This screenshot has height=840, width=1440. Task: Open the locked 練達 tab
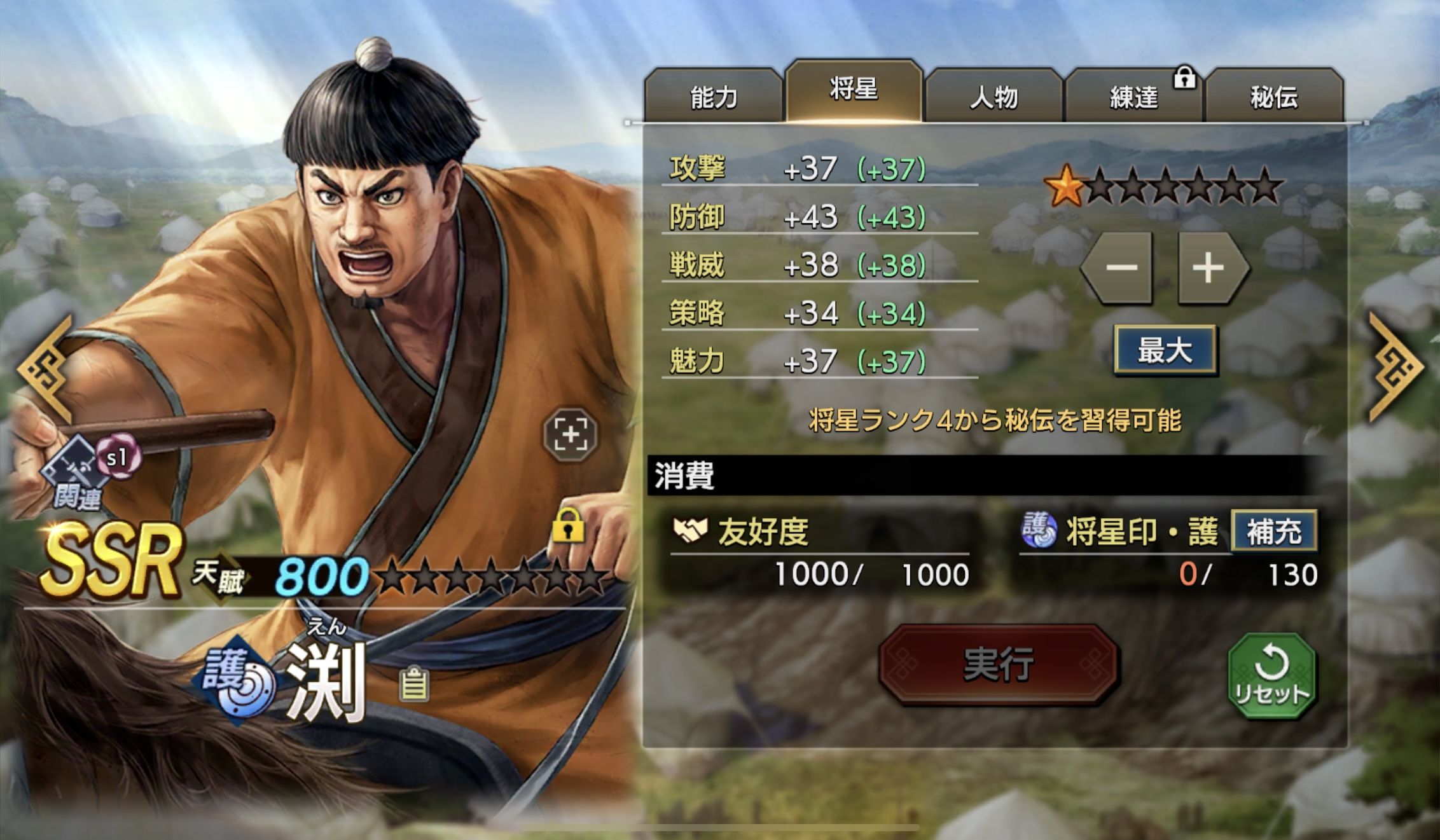1133,97
